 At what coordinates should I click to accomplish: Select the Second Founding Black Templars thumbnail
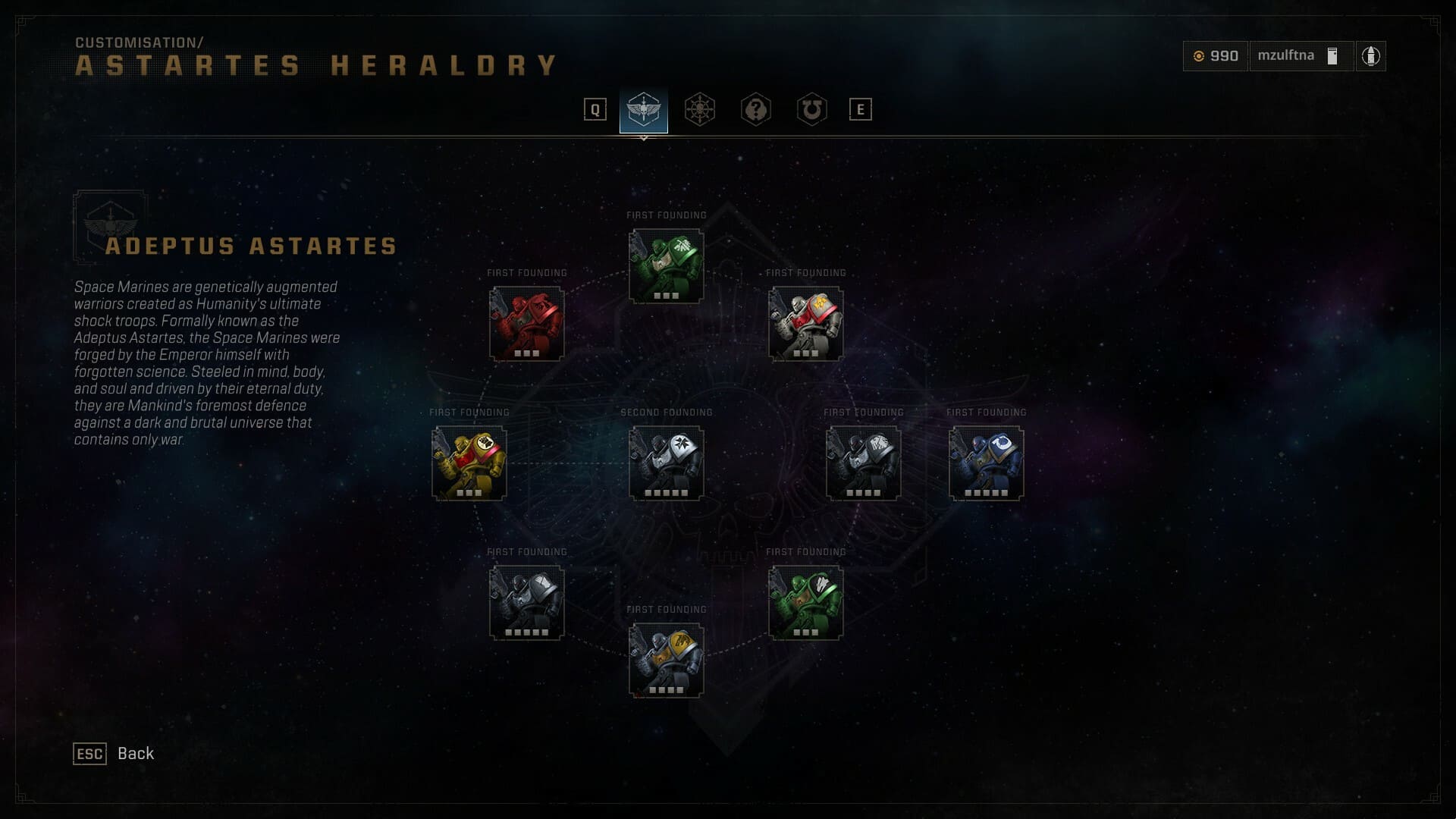pos(665,463)
